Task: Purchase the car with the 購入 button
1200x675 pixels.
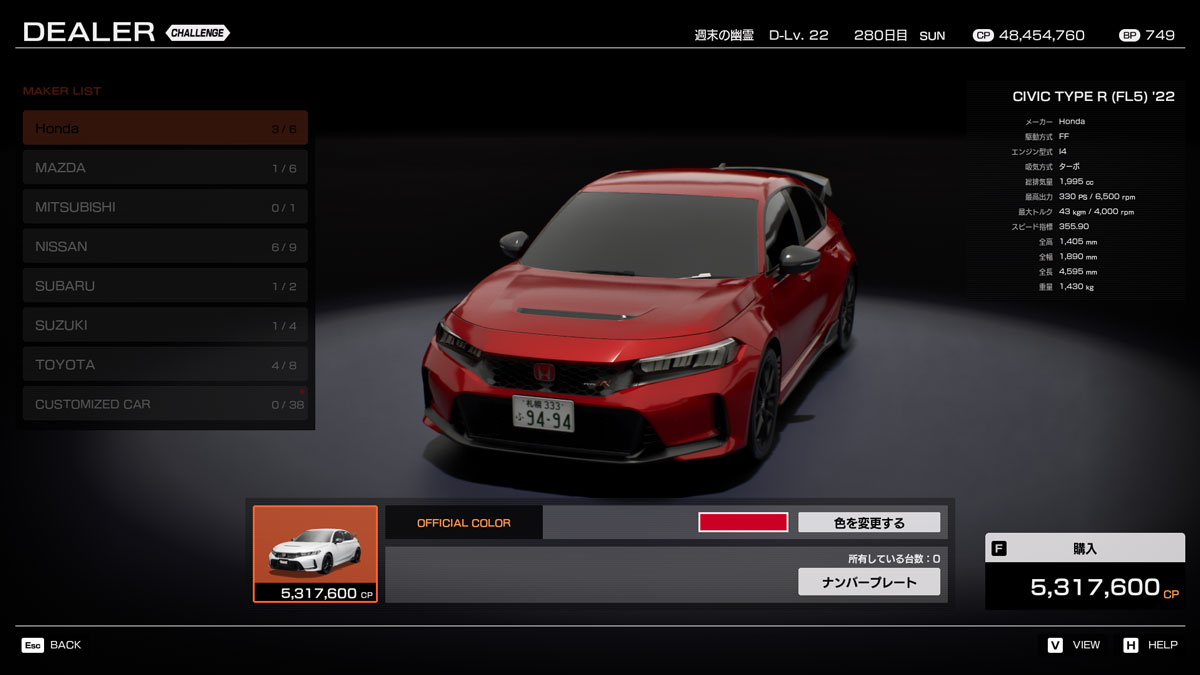Action: pyautogui.click(x=1085, y=572)
